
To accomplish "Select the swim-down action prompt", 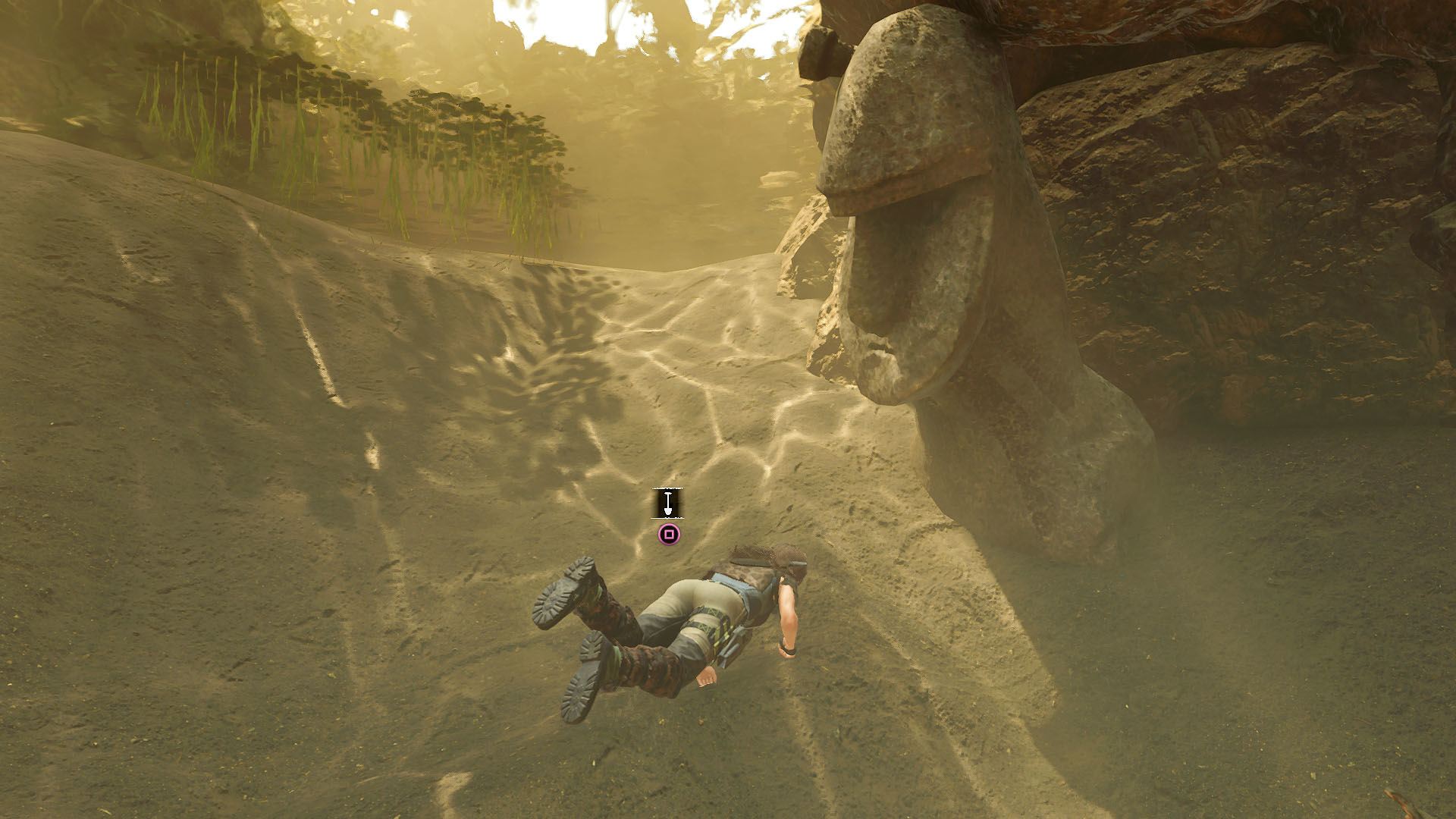I will coord(667,516).
